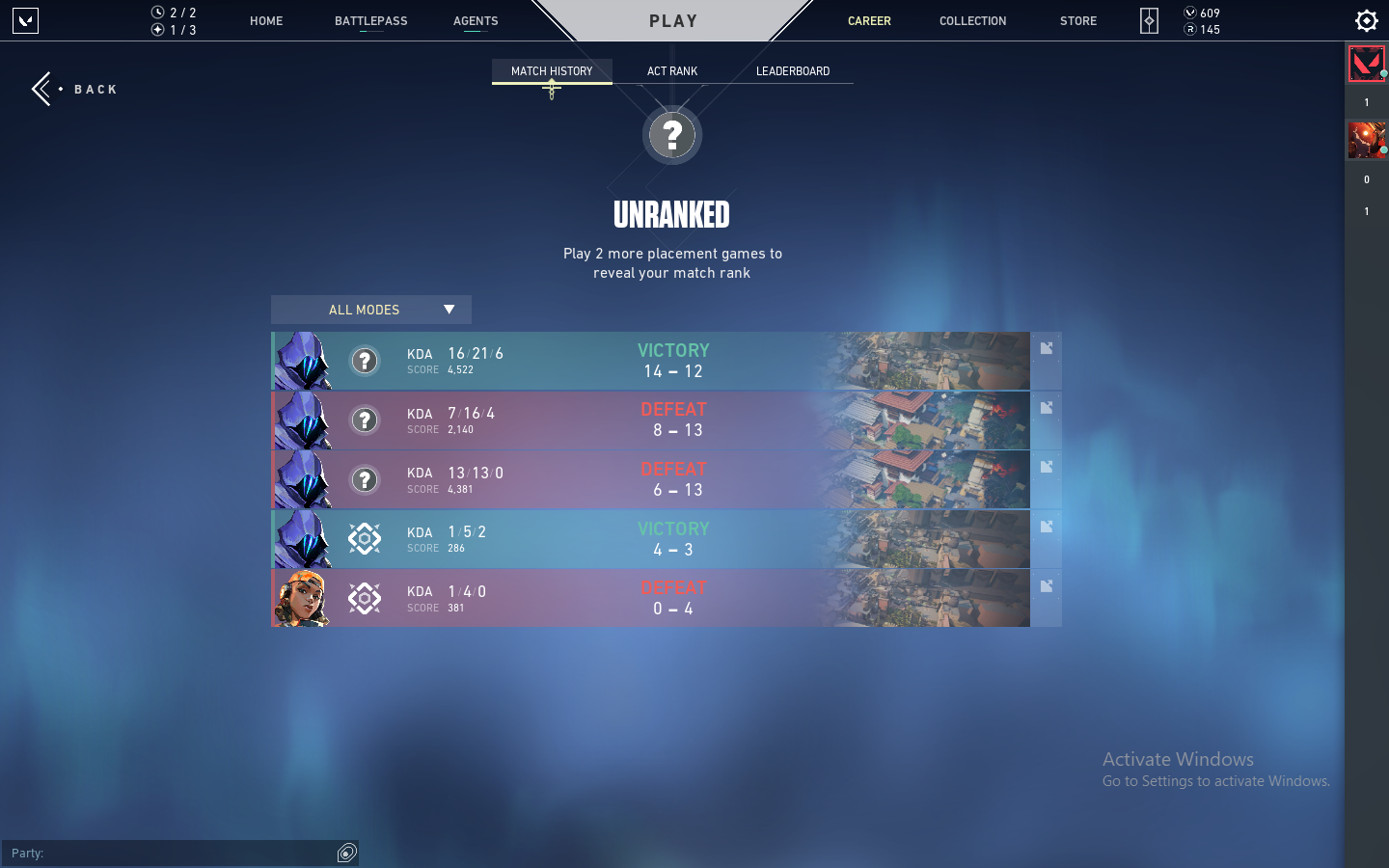1389x868 pixels.
Task: Click the Valorant friend avatar in right sidebar
Action: (x=1366, y=64)
